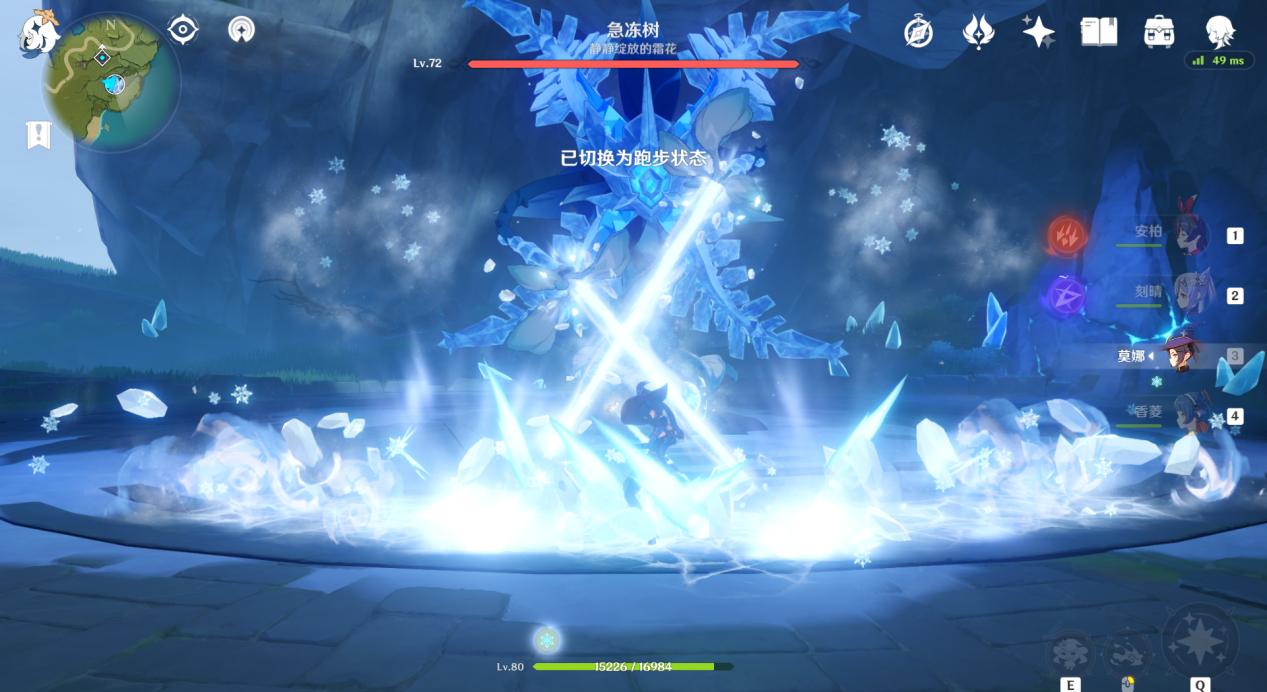
Task: Activate the sprint icon
Action: (1128, 653)
